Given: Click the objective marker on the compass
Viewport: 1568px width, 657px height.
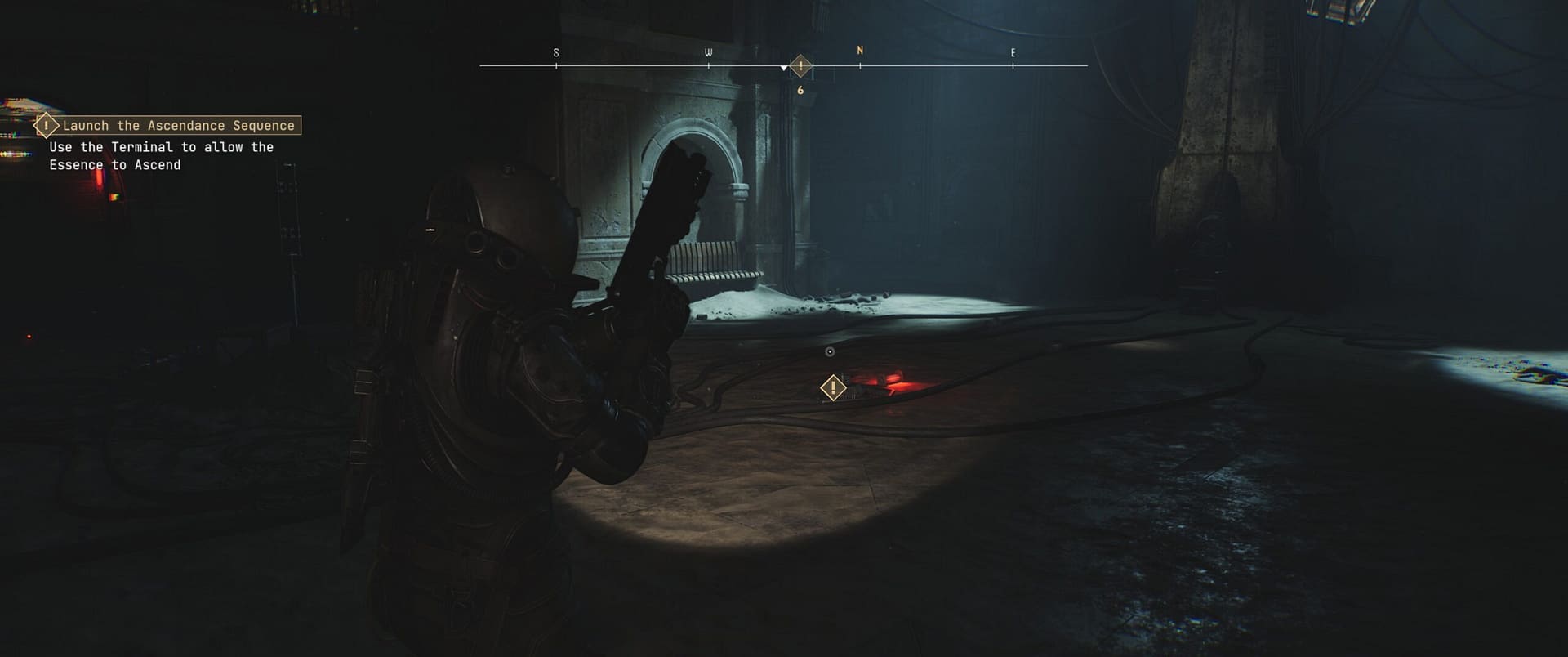Looking at the screenshot, I should (x=801, y=66).
